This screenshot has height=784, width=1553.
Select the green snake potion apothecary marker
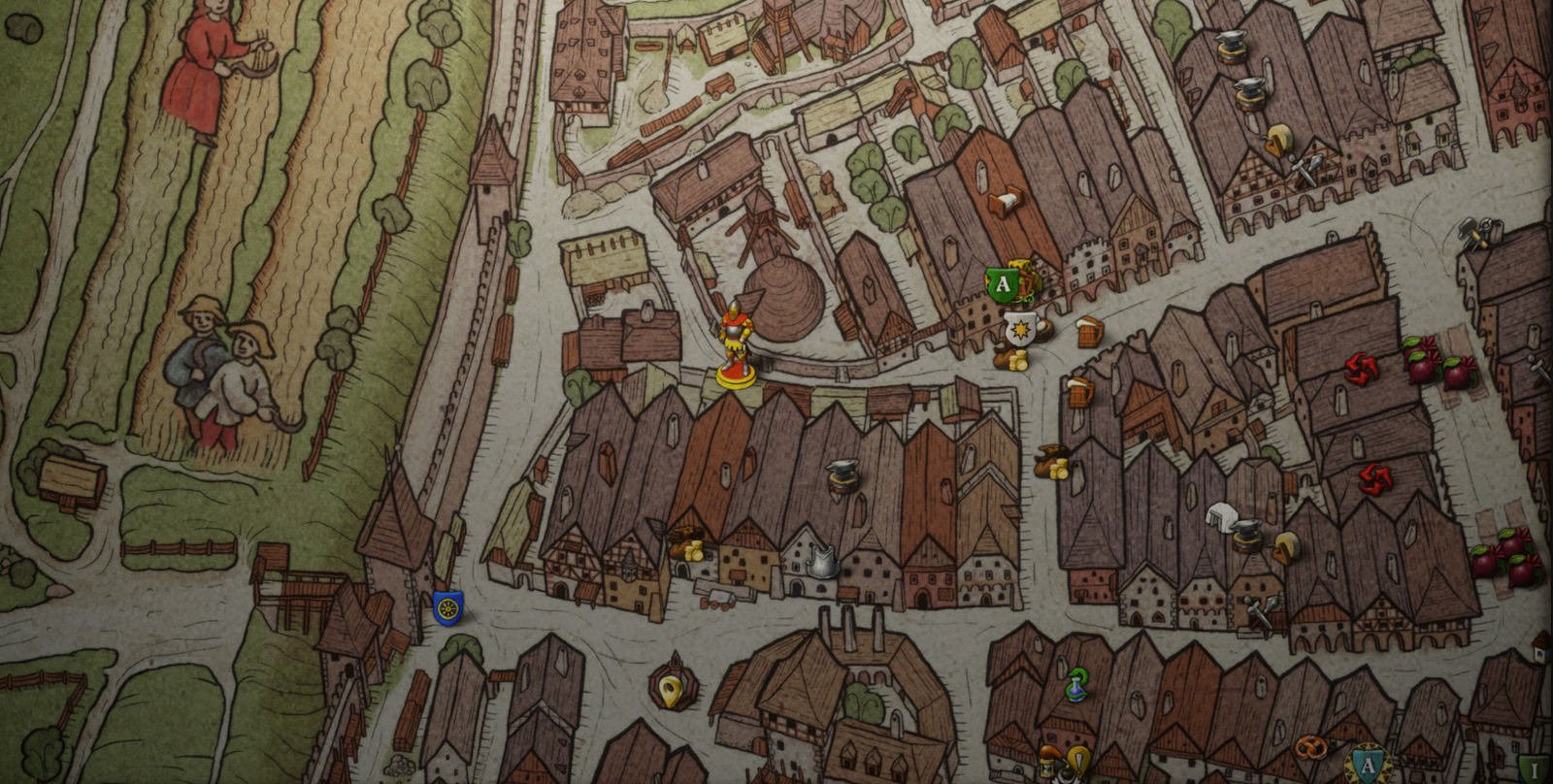point(1078,682)
